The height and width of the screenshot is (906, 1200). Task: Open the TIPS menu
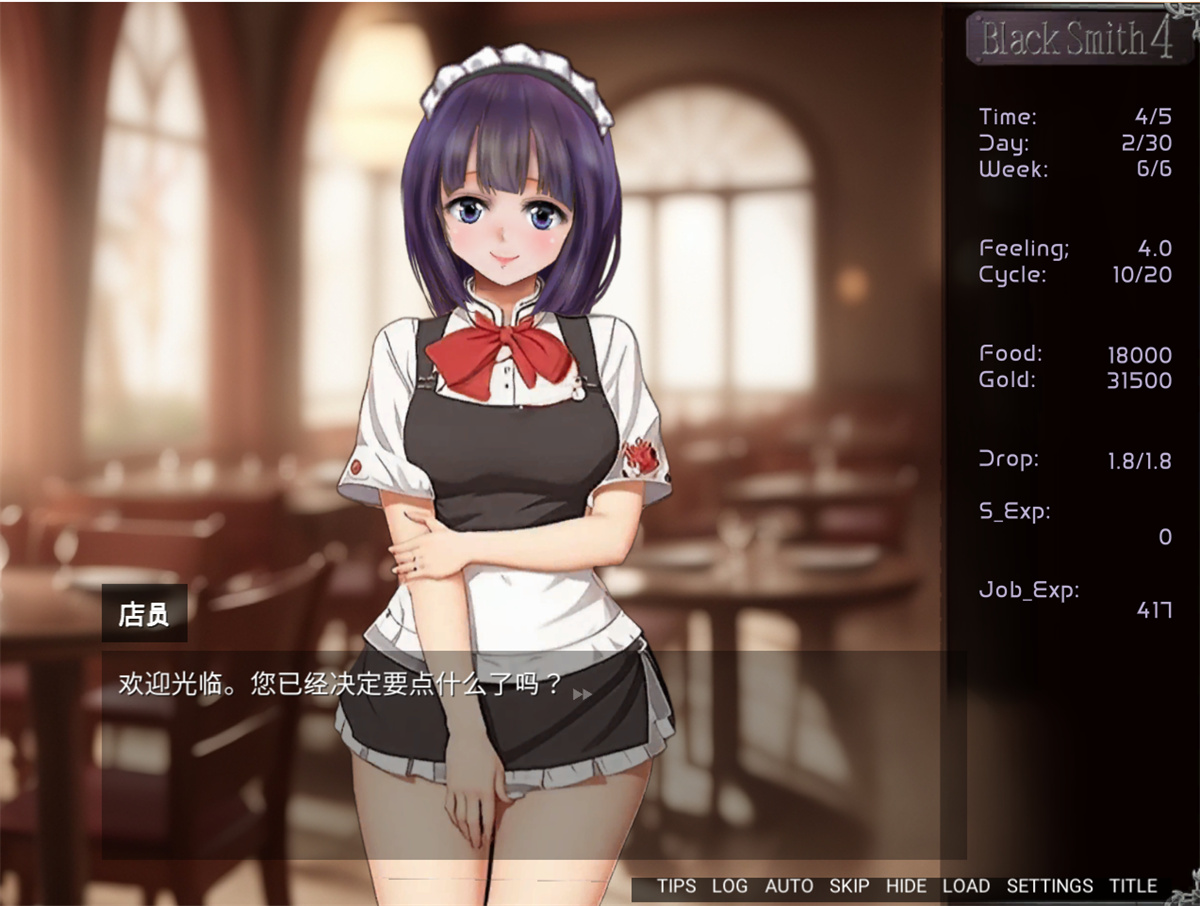coord(676,886)
